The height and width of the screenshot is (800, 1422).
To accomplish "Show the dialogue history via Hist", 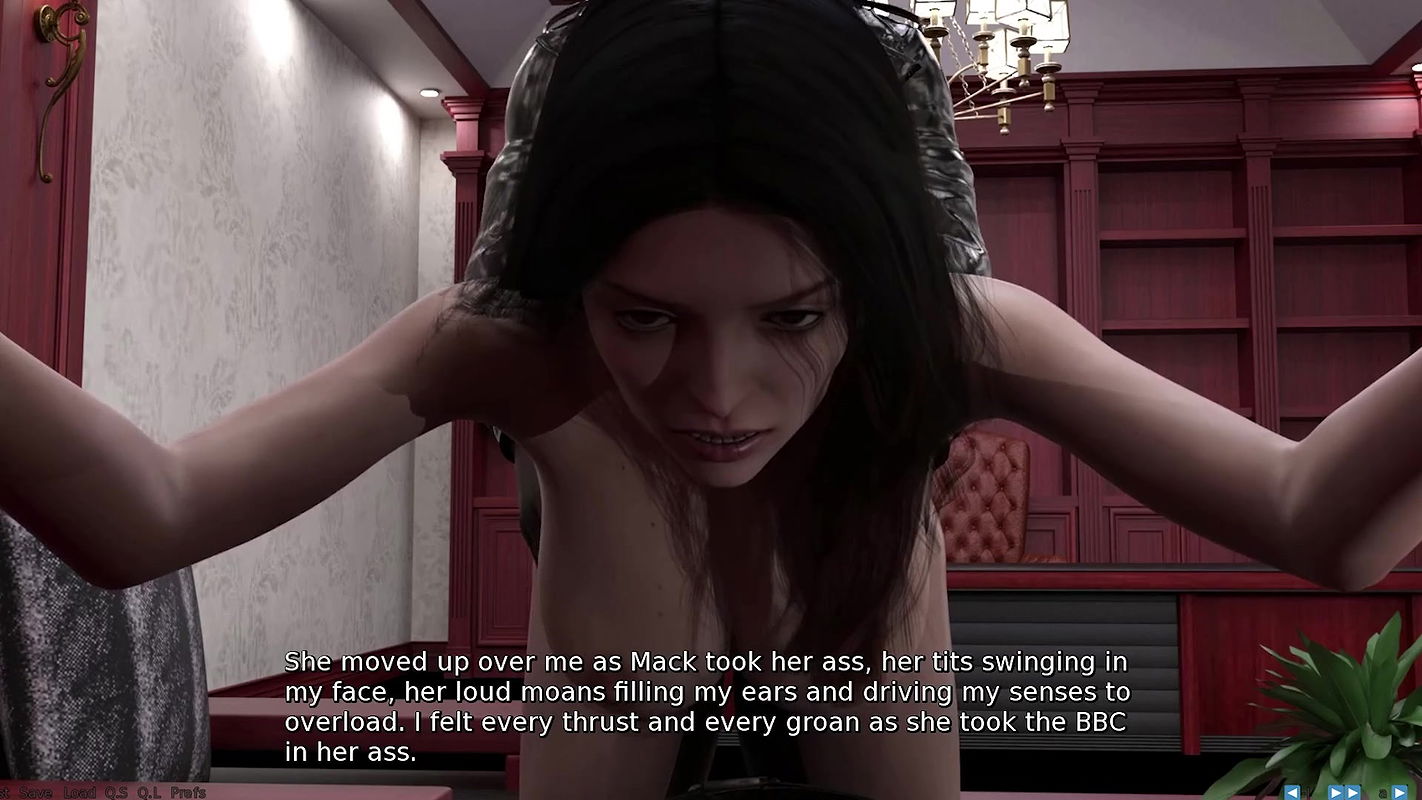I will [5, 792].
